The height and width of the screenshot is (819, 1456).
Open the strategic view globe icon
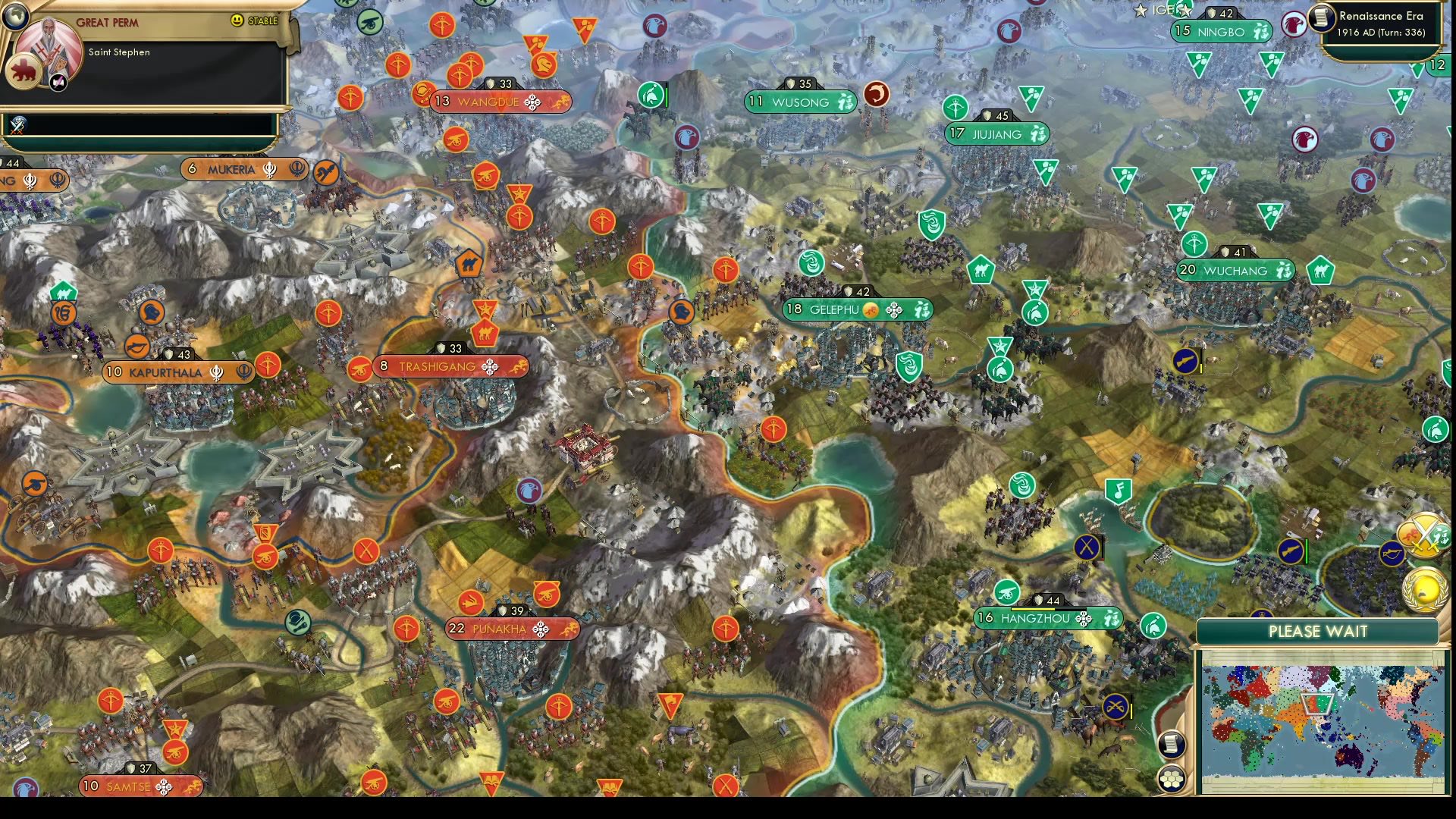tap(15, 17)
